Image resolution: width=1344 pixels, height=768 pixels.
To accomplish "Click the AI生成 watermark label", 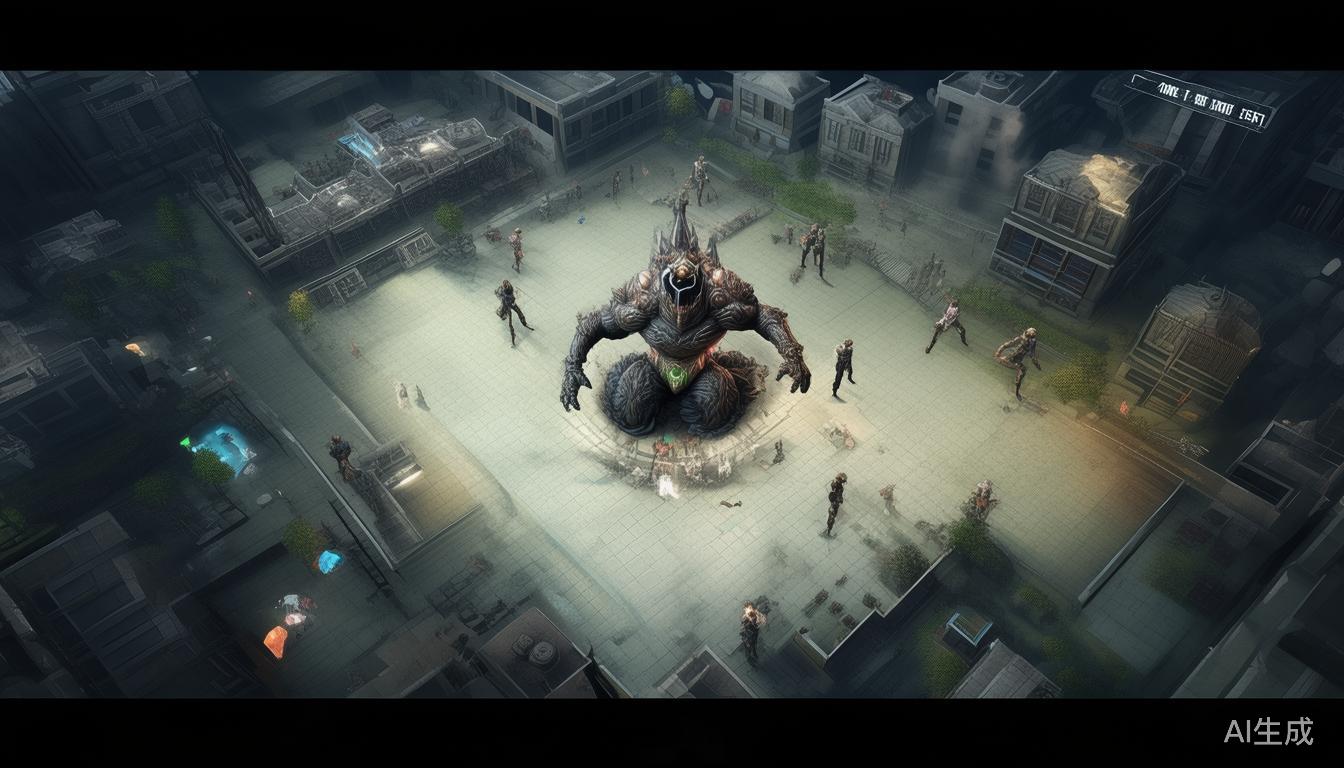I will (x=1268, y=732).
